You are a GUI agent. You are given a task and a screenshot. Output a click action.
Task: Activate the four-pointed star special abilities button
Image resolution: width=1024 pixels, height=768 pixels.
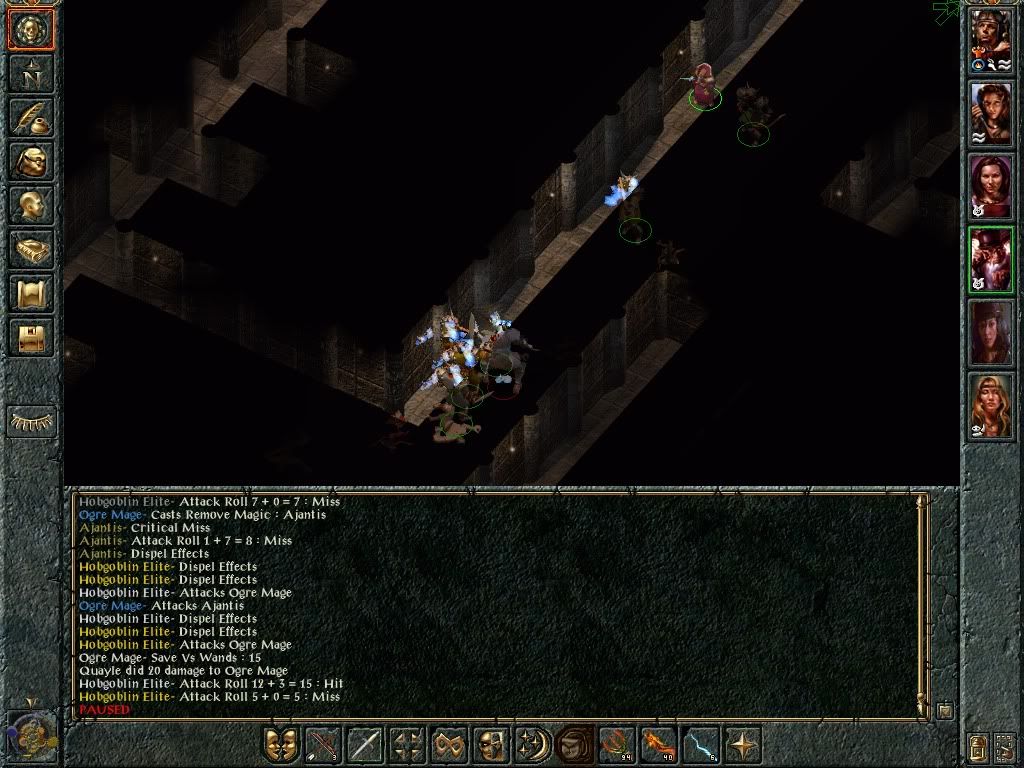pyautogui.click(x=742, y=746)
